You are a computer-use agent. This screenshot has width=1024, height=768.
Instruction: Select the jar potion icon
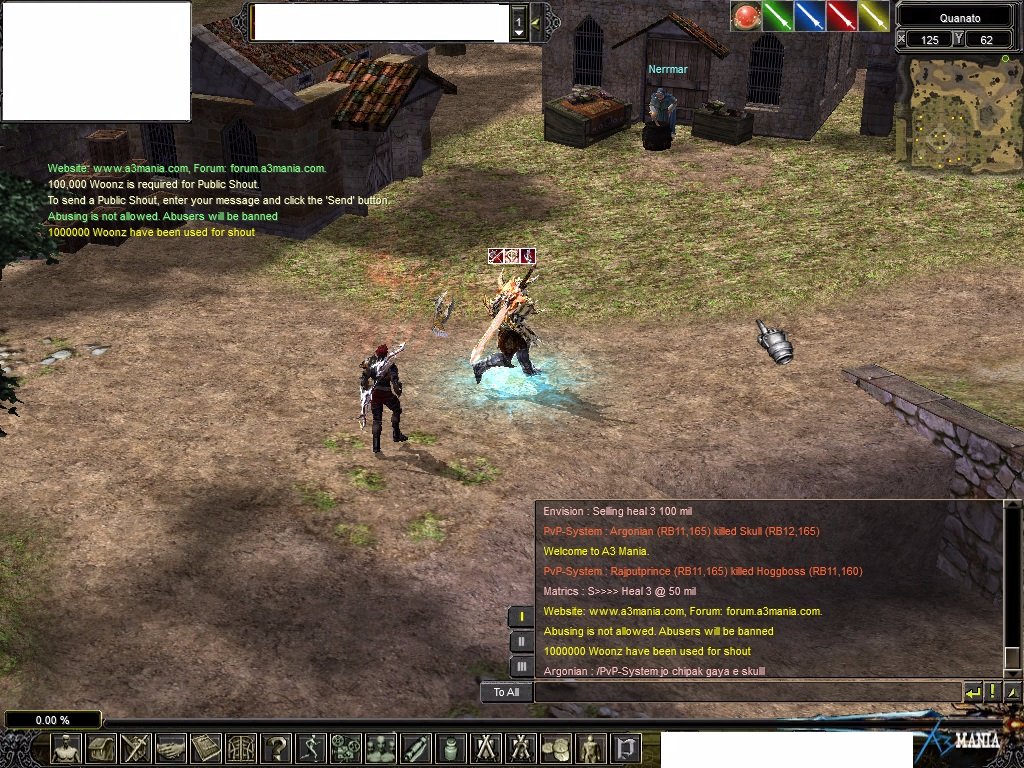point(451,748)
